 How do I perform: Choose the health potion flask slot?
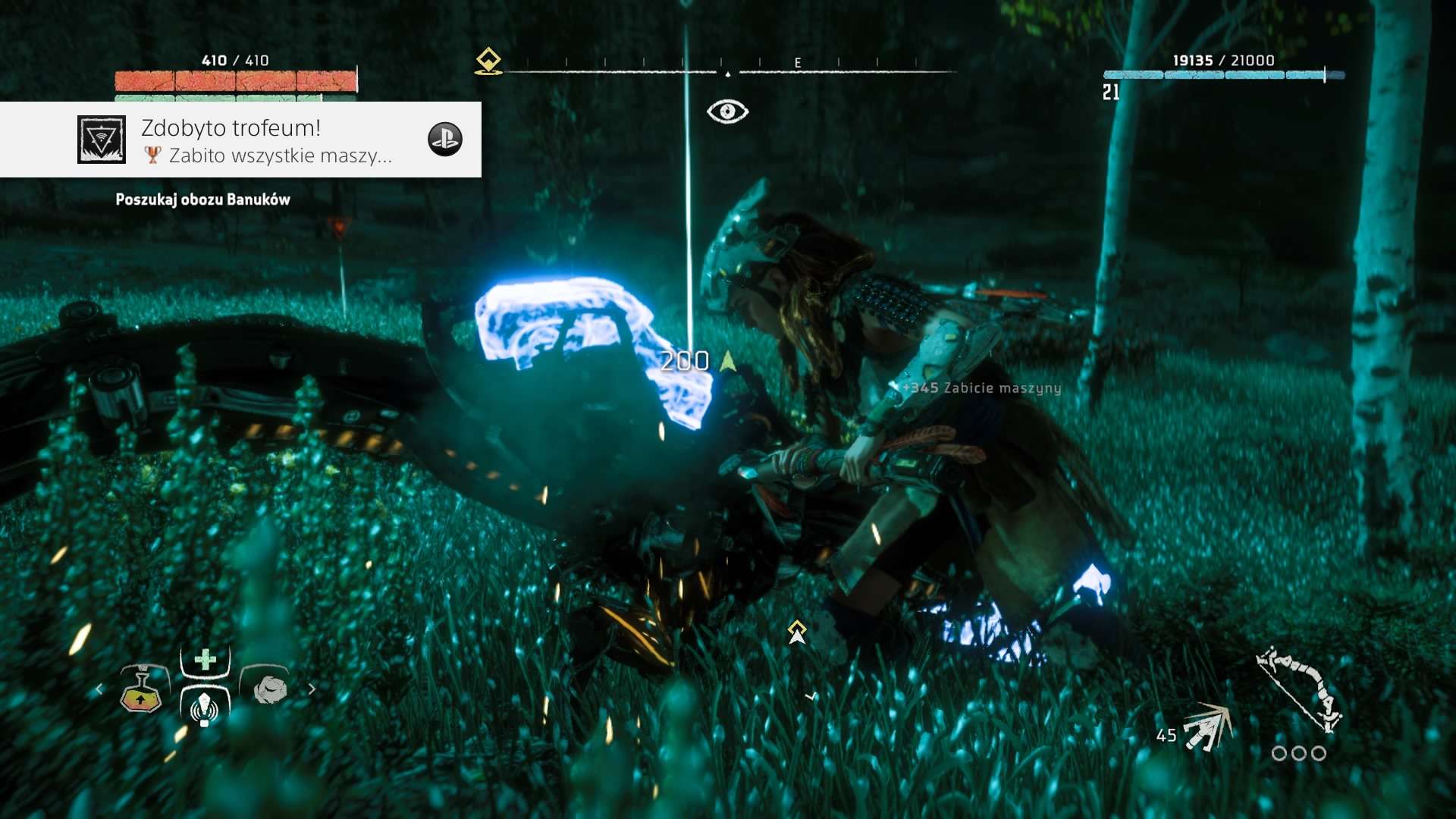point(144,689)
